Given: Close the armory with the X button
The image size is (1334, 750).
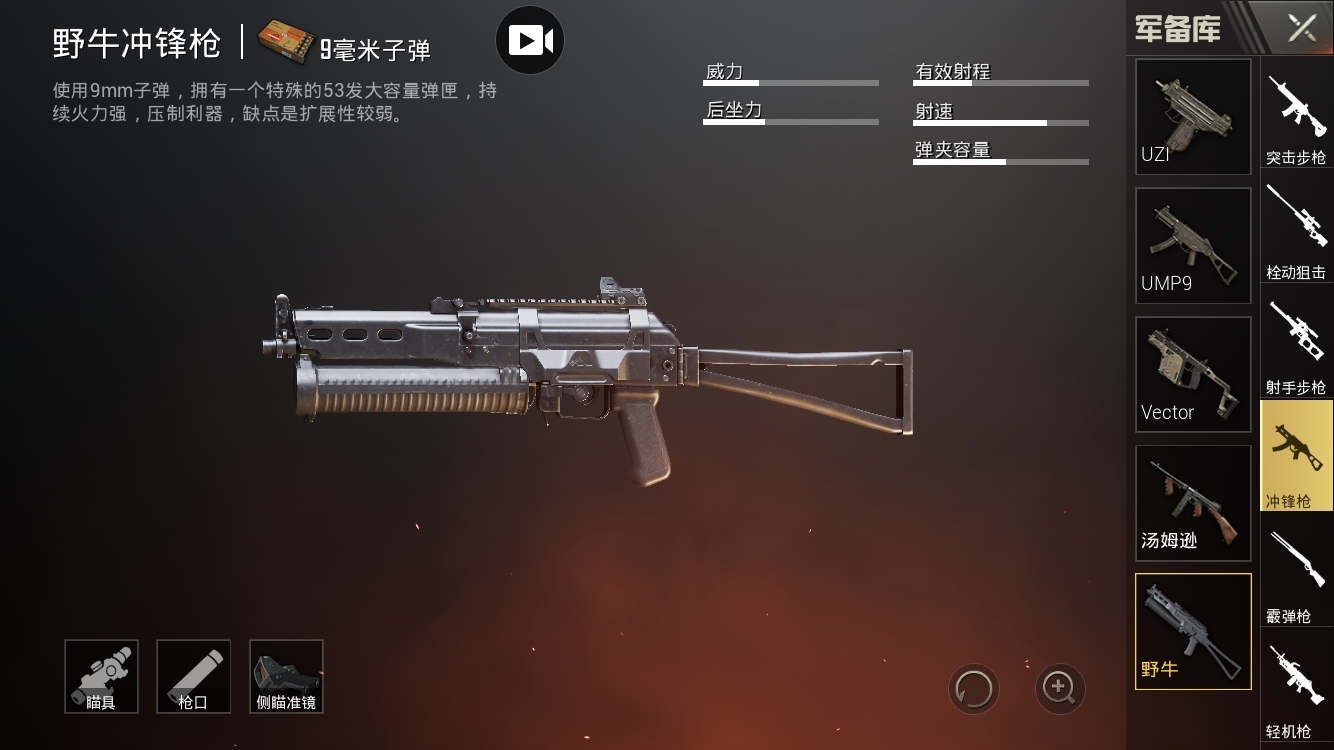Looking at the screenshot, I should coord(1301,28).
